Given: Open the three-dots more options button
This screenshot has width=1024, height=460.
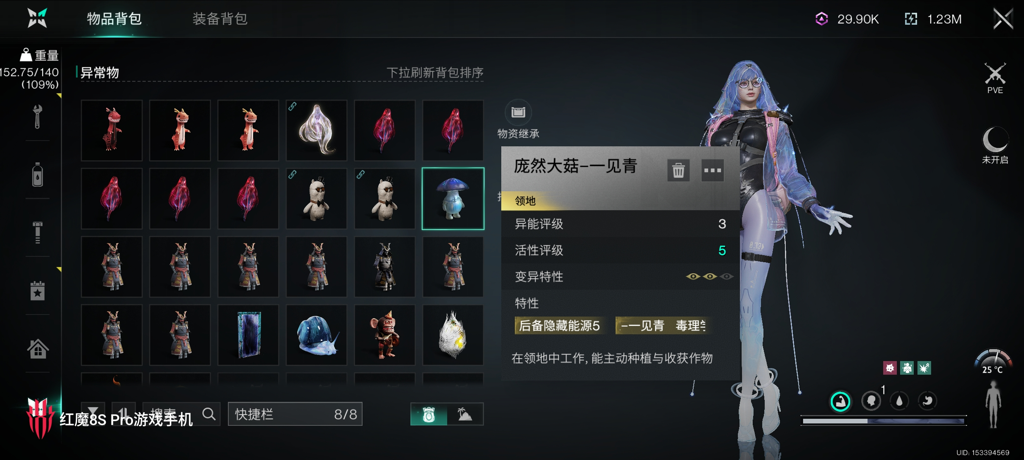Looking at the screenshot, I should (712, 170).
